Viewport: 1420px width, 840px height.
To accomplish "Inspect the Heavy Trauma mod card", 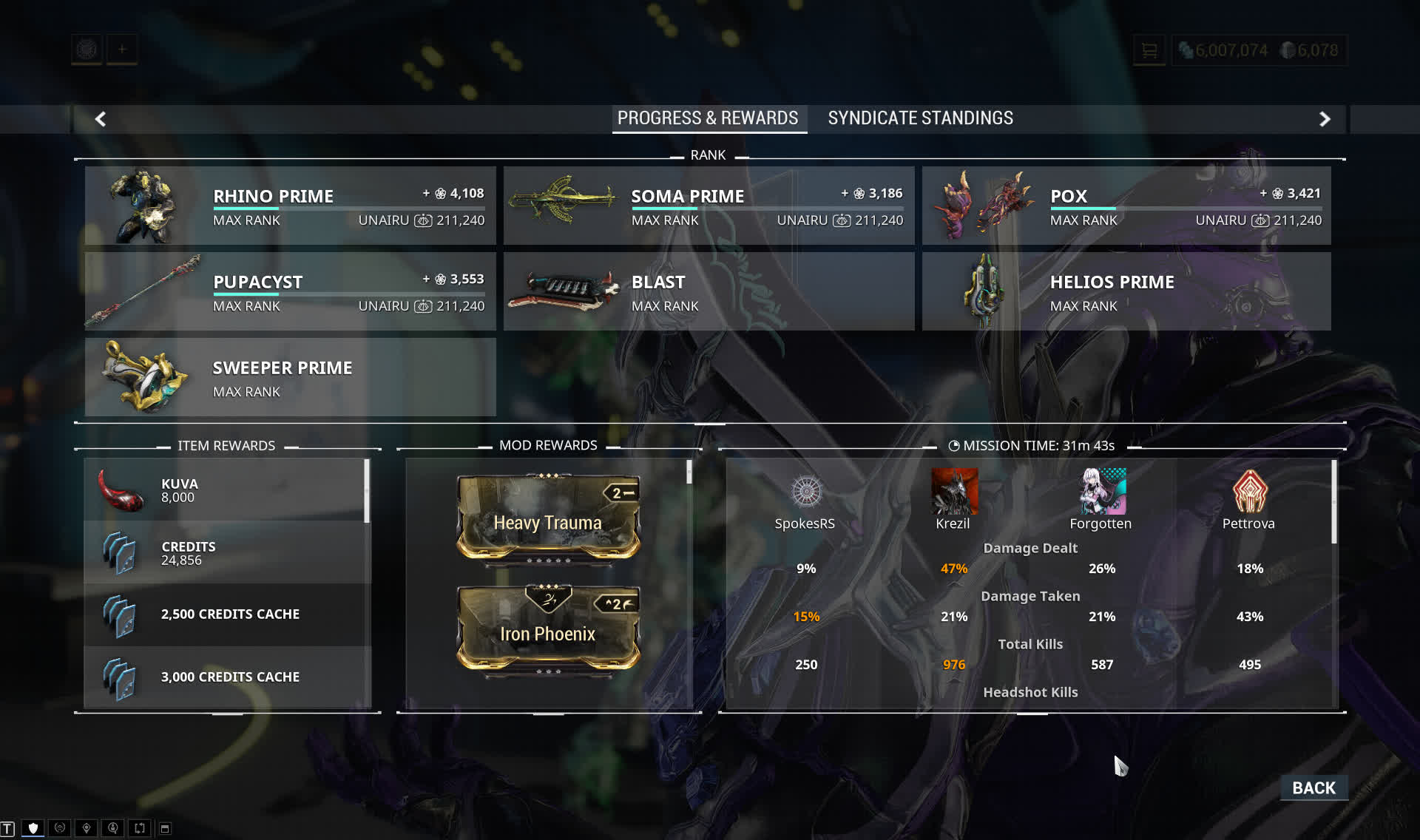I will [x=548, y=518].
